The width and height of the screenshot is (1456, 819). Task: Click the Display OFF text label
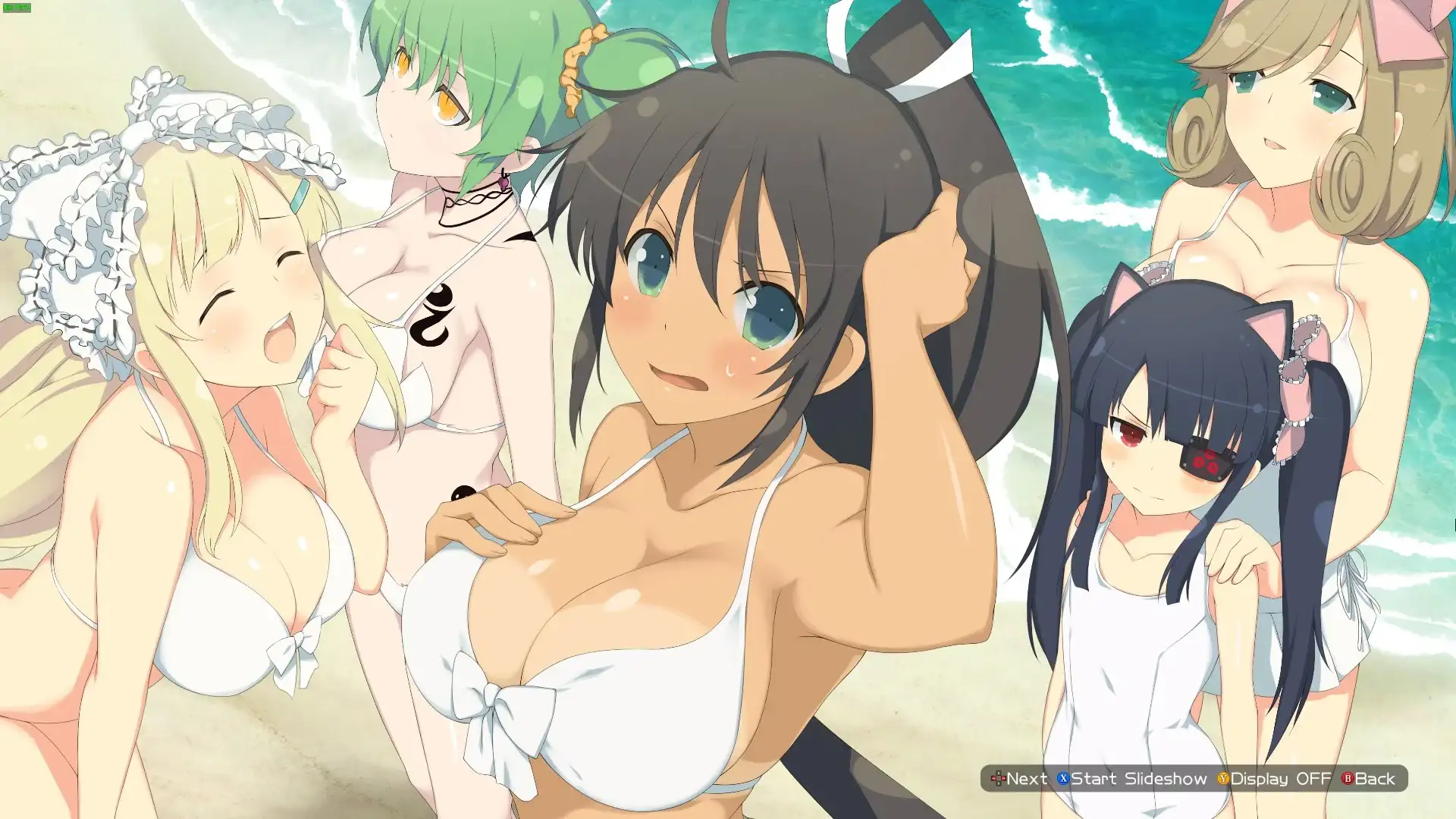[1282, 779]
